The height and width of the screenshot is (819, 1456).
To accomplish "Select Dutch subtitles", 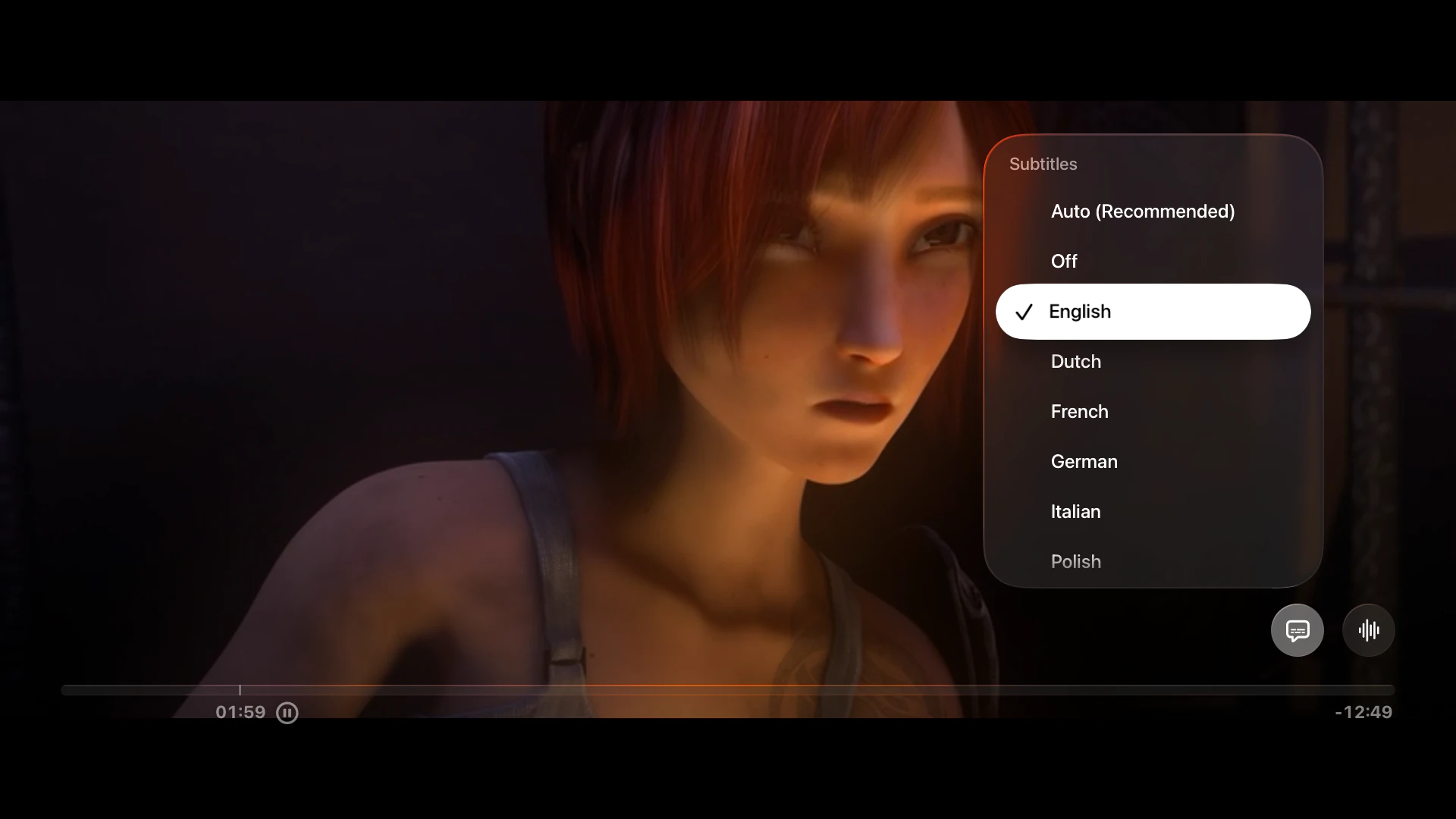I will pos(1075,362).
